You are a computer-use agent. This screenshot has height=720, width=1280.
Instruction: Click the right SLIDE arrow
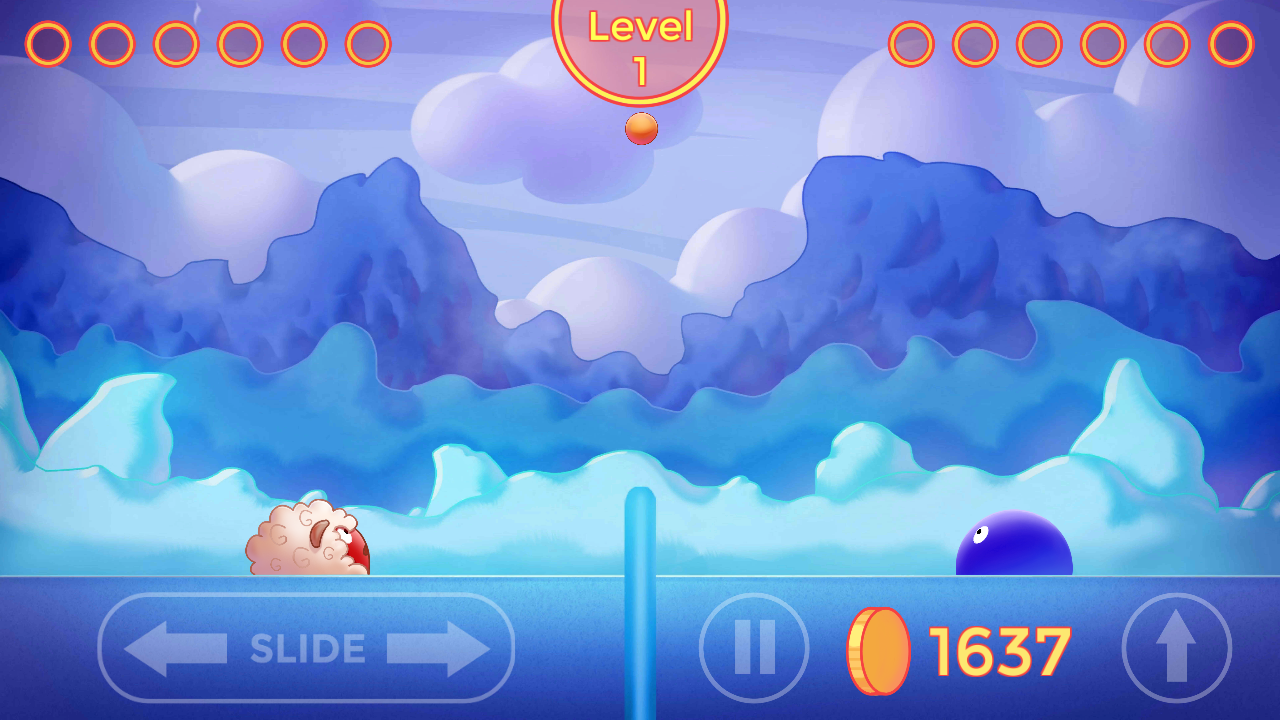click(x=438, y=647)
